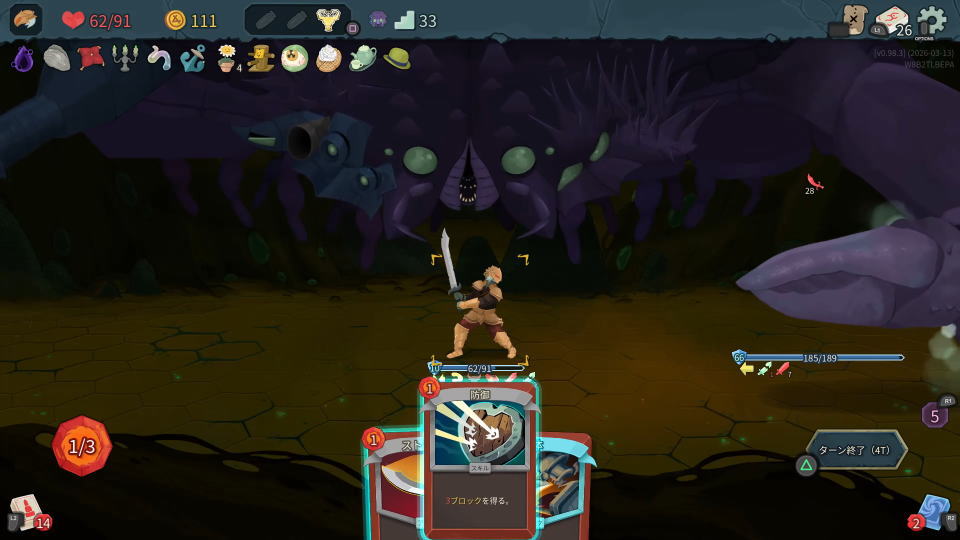
Task: Click the character portrait icon
Action: pyautogui.click(x=26, y=20)
